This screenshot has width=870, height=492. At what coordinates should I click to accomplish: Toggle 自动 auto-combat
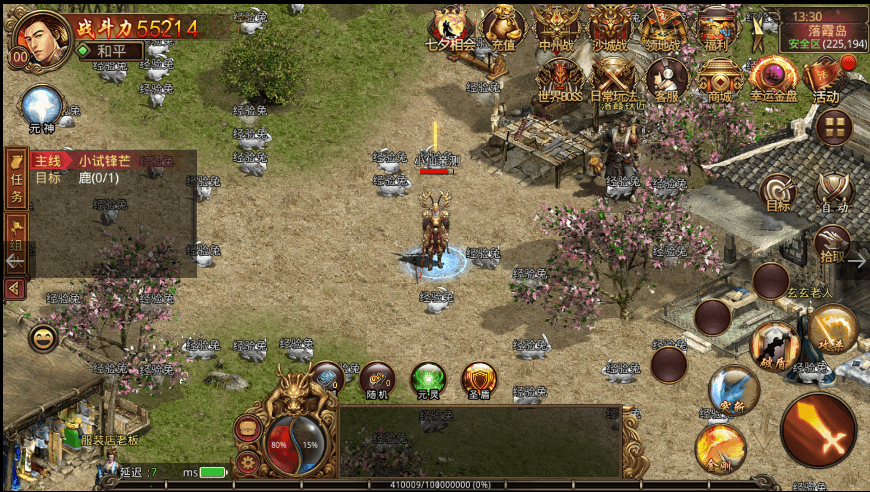(x=833, y=192)
